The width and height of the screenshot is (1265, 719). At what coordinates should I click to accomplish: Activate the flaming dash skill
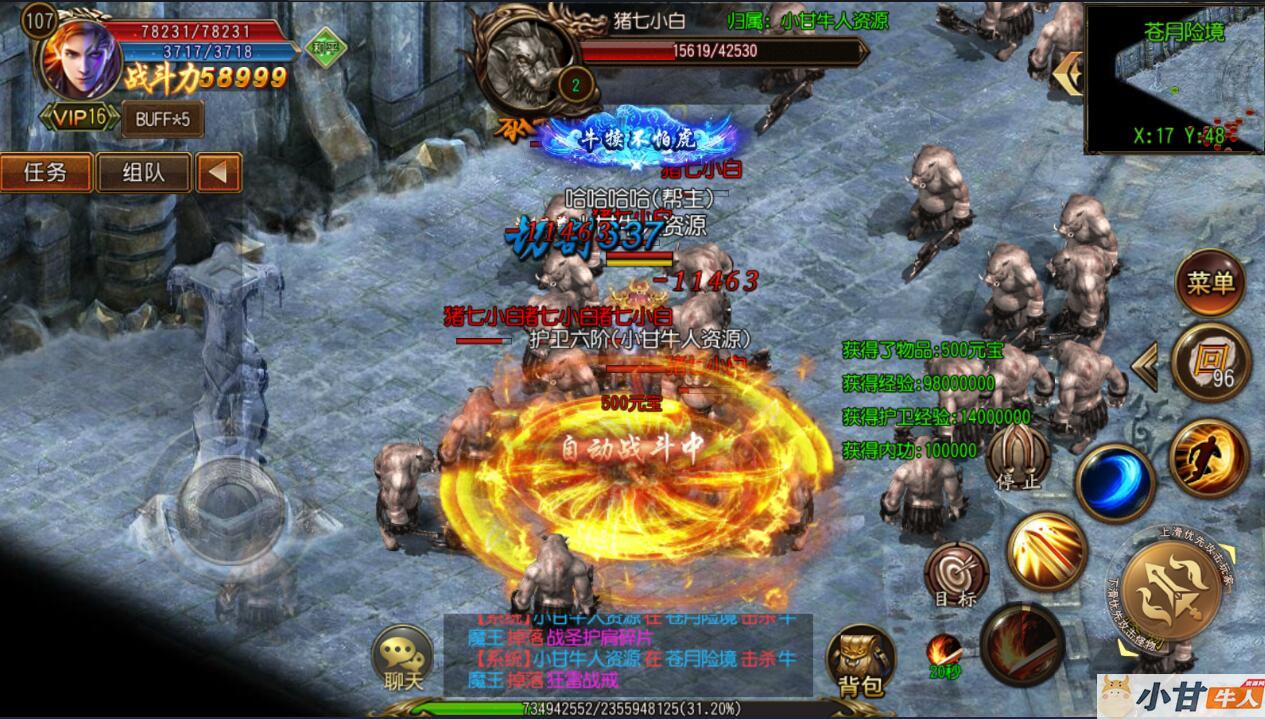click(x=1208, y=455)
